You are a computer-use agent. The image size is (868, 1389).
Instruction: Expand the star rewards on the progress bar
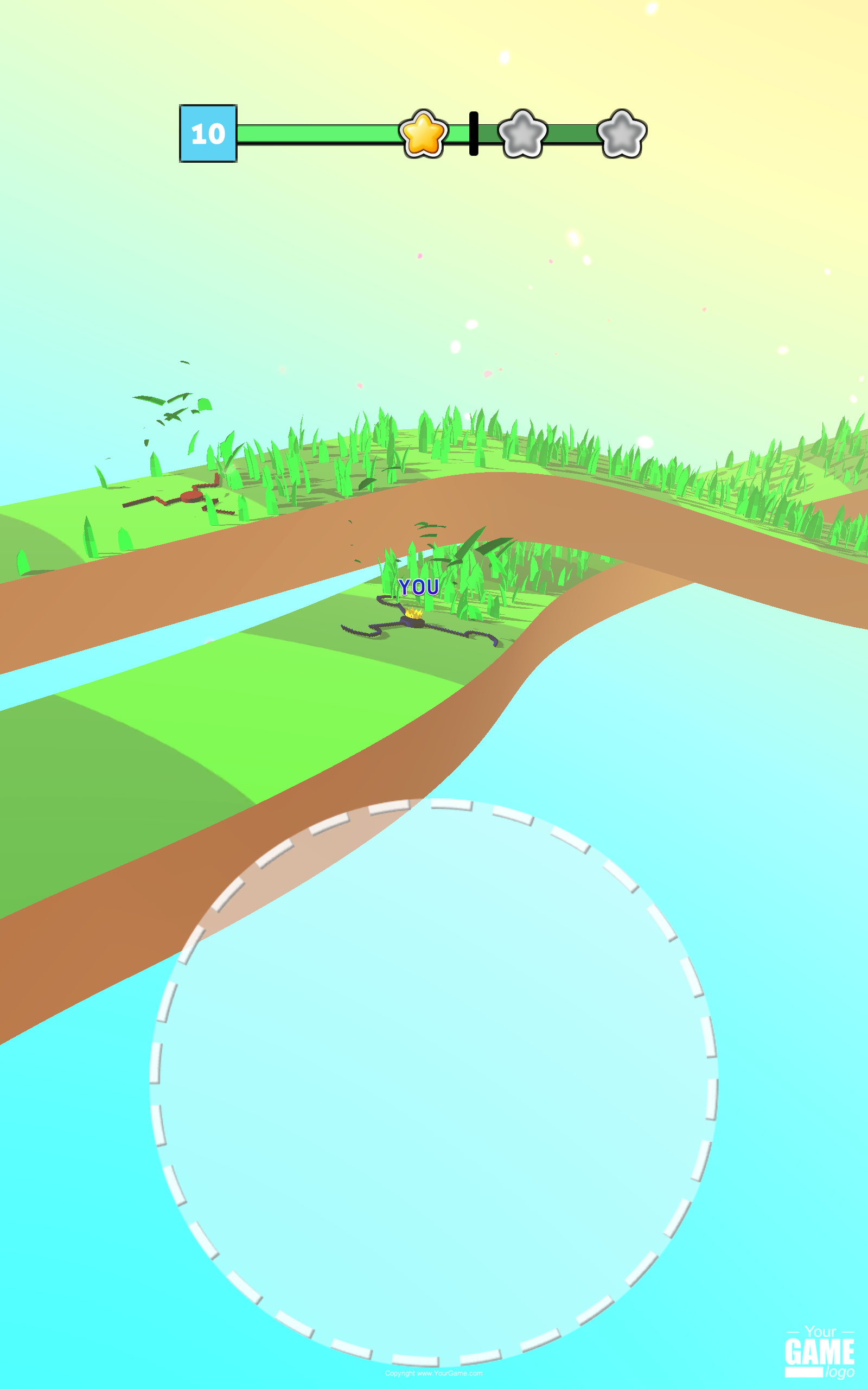pyautogui.click(x=423, y=135)
